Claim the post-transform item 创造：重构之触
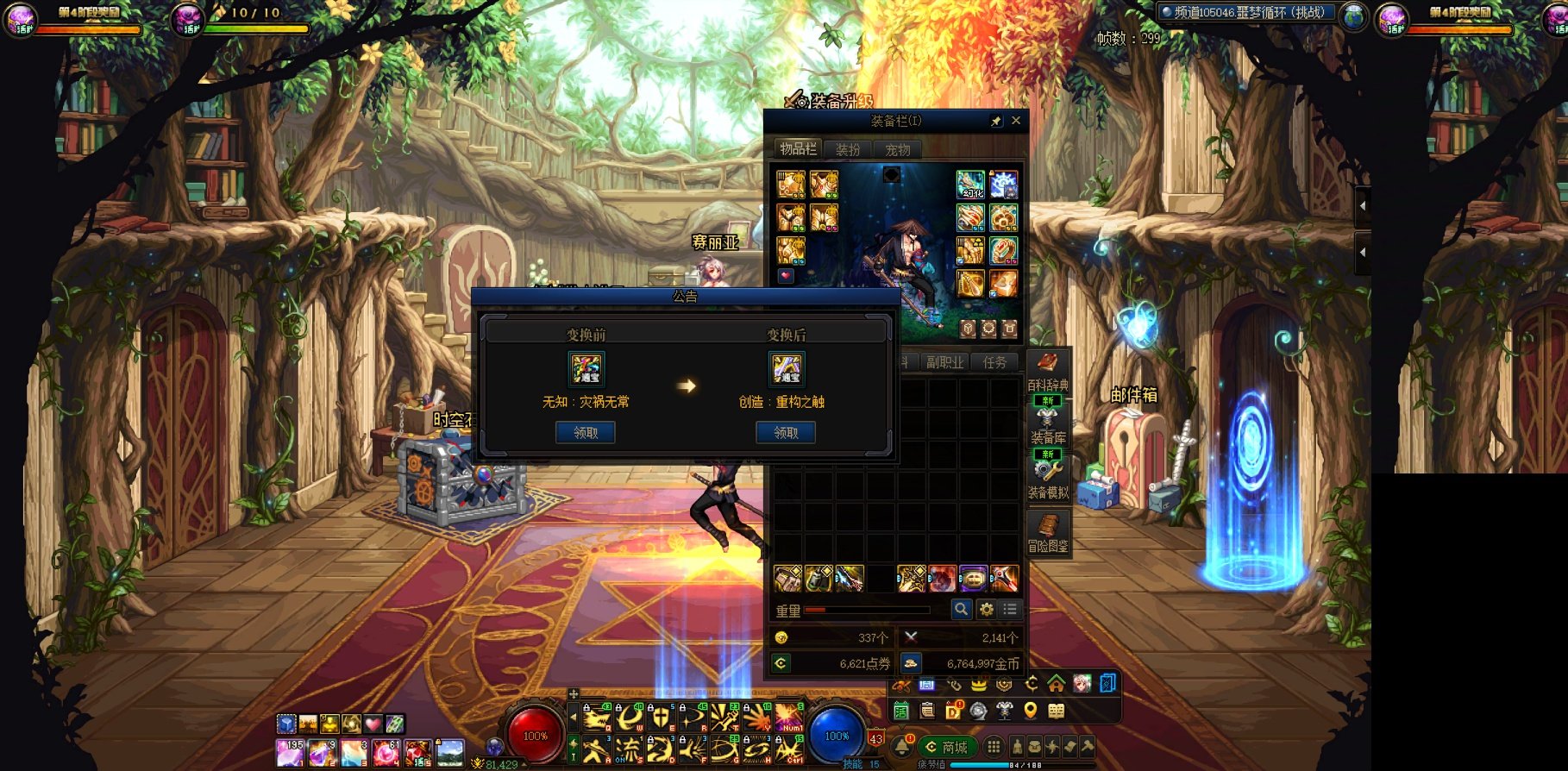 tap(786, 433)
